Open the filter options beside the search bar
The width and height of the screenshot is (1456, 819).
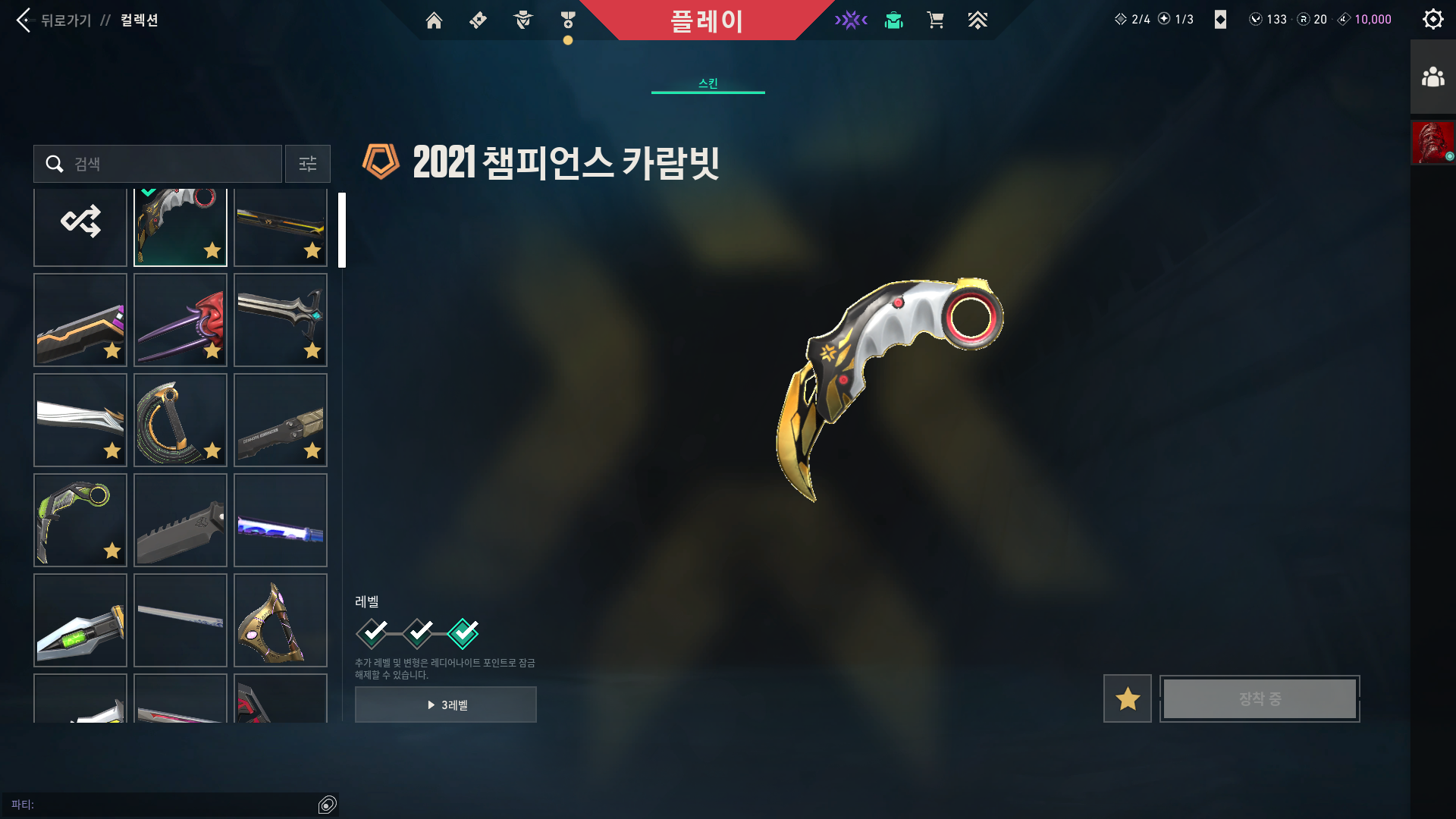pos(307,164)
